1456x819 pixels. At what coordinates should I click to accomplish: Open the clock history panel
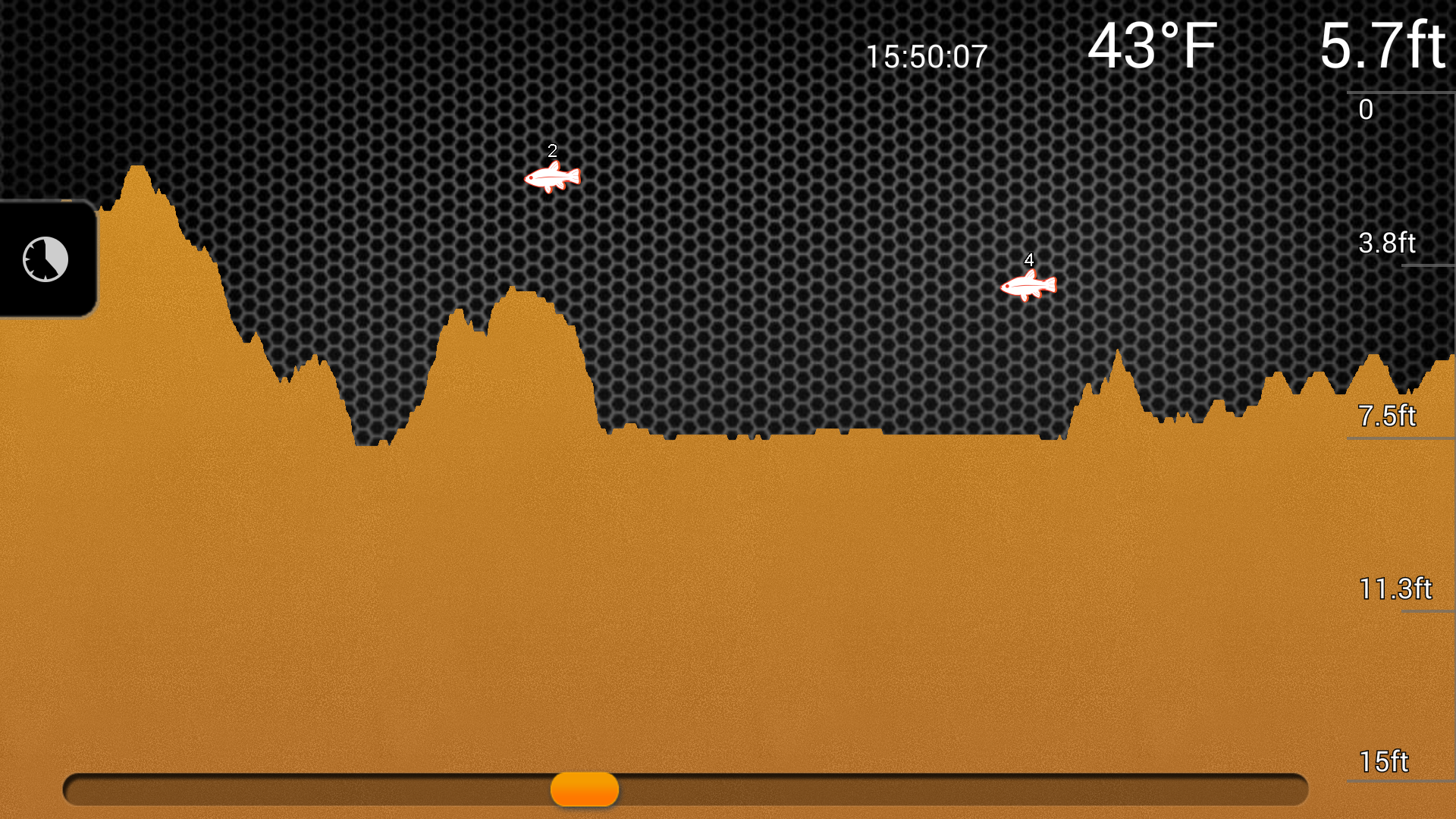pyautogui.click(x=45, y=259)
